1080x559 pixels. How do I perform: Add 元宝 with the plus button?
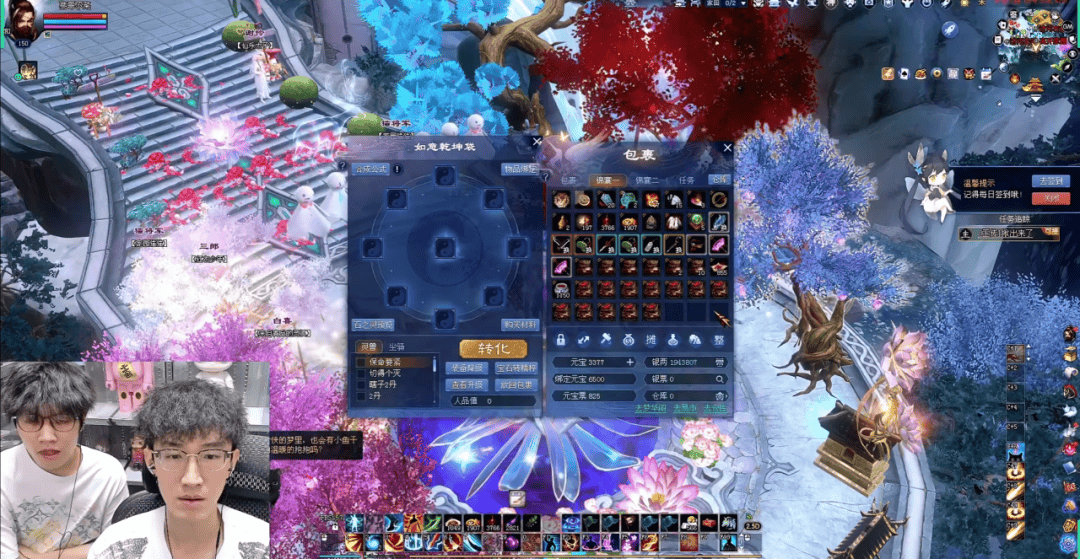click(630, 362)
